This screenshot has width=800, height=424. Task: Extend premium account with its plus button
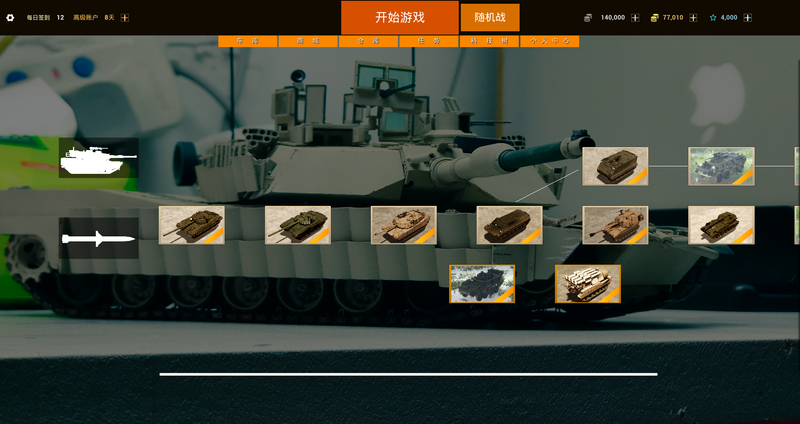pos(125,17)
